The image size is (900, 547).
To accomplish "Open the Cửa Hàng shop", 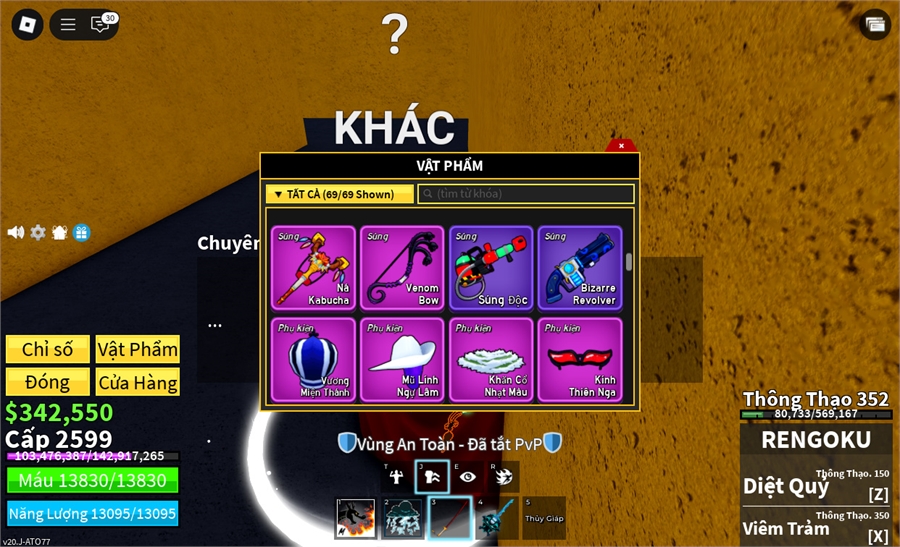I will (x=138, y=382).
